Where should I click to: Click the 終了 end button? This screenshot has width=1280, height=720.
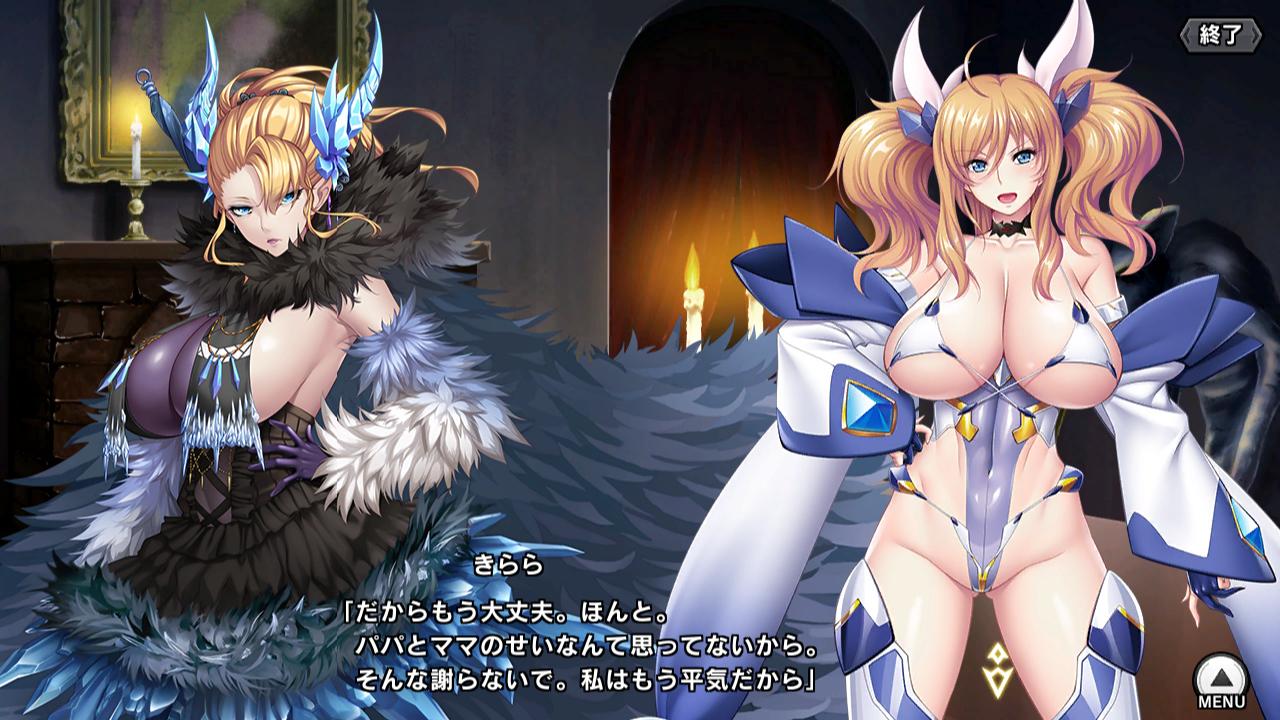(x=1218, y=35)
